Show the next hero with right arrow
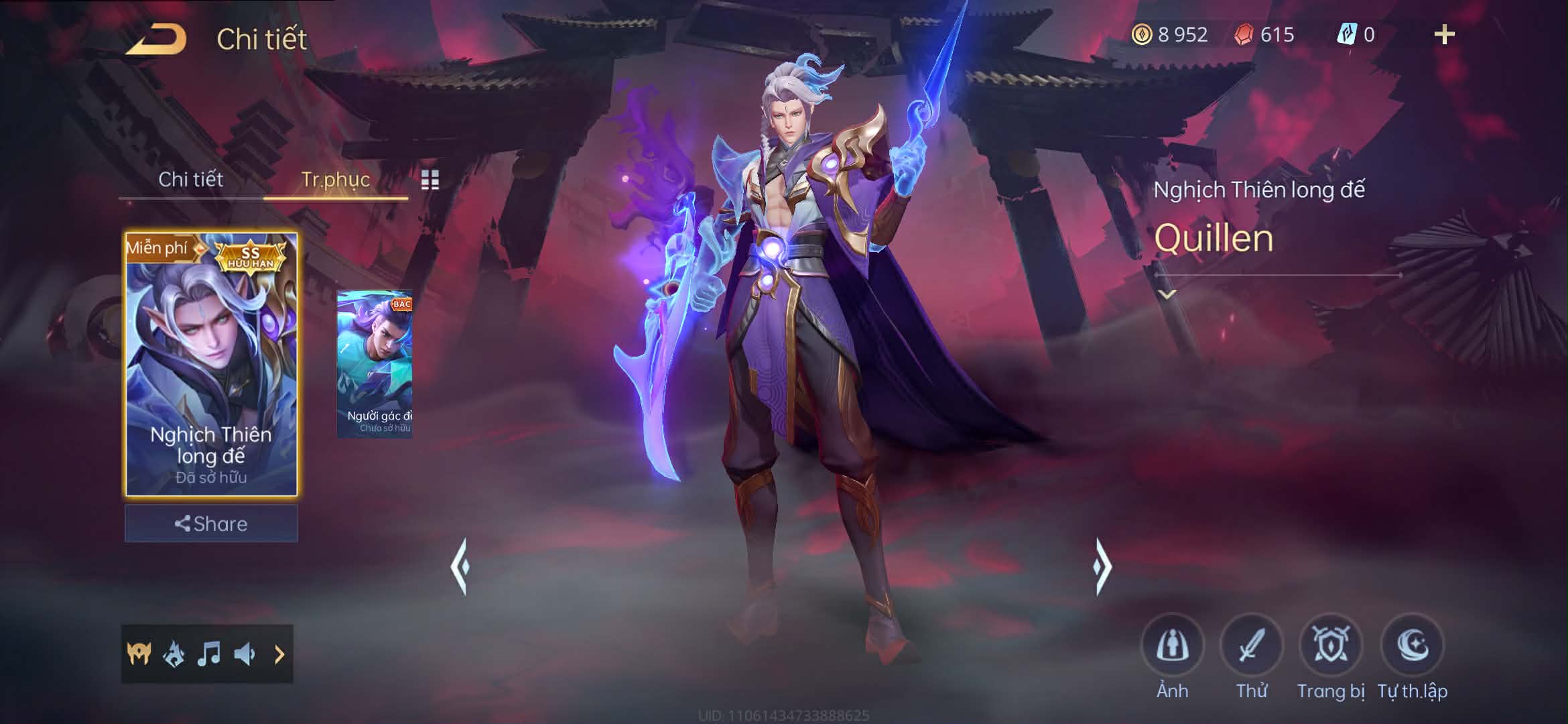Image resolution: width=1568 pixels, height=724 pixels. click(1102, 567)
